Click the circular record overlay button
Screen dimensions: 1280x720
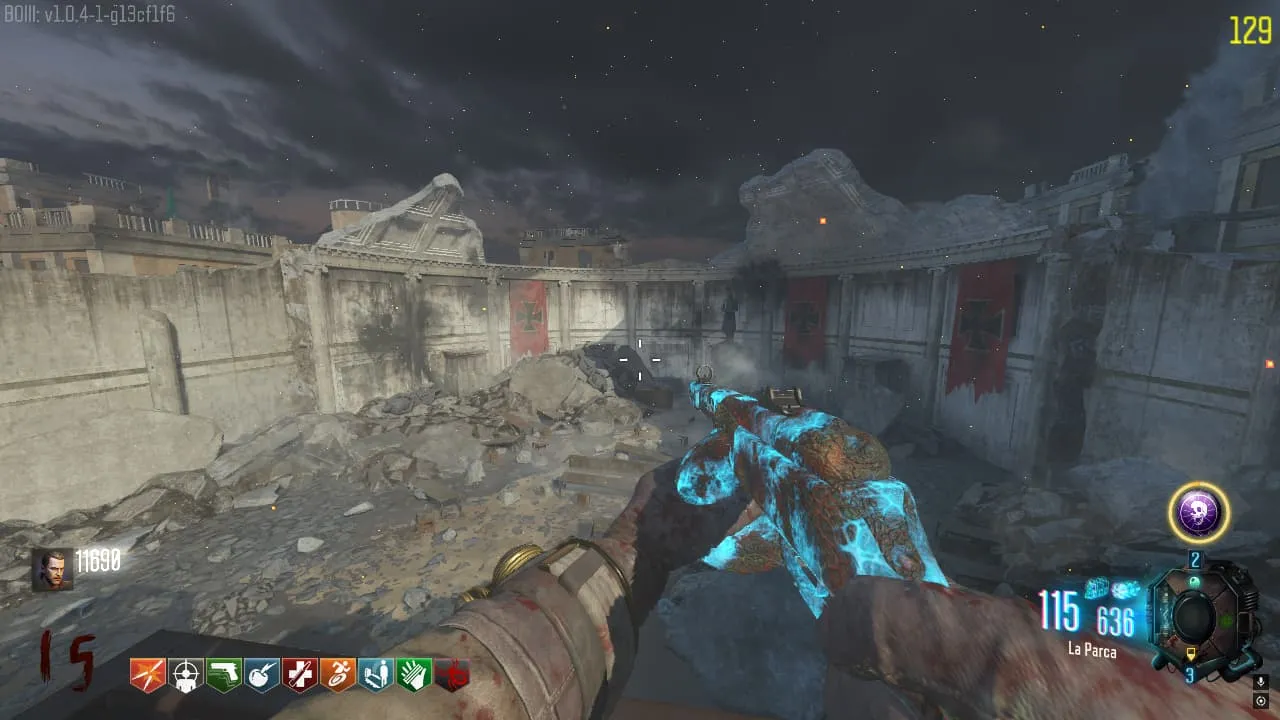tap(1260, 701)
